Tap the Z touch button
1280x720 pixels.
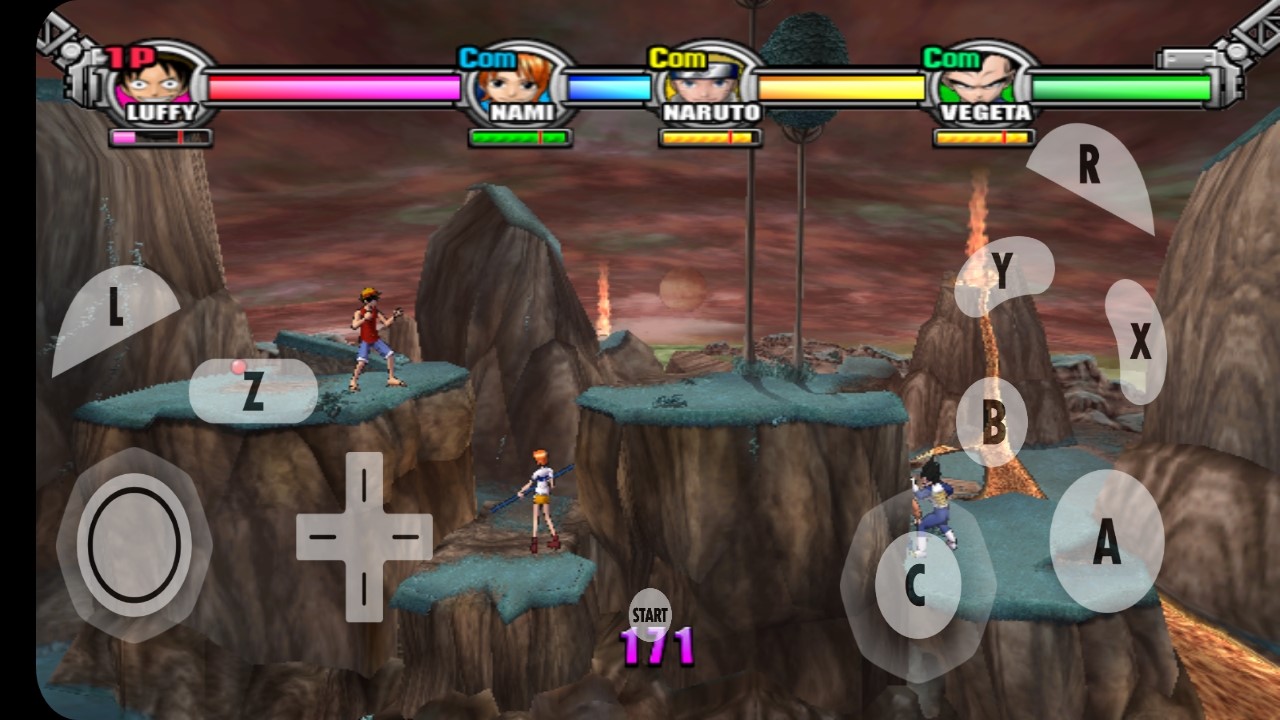click(x=253, y=391)
